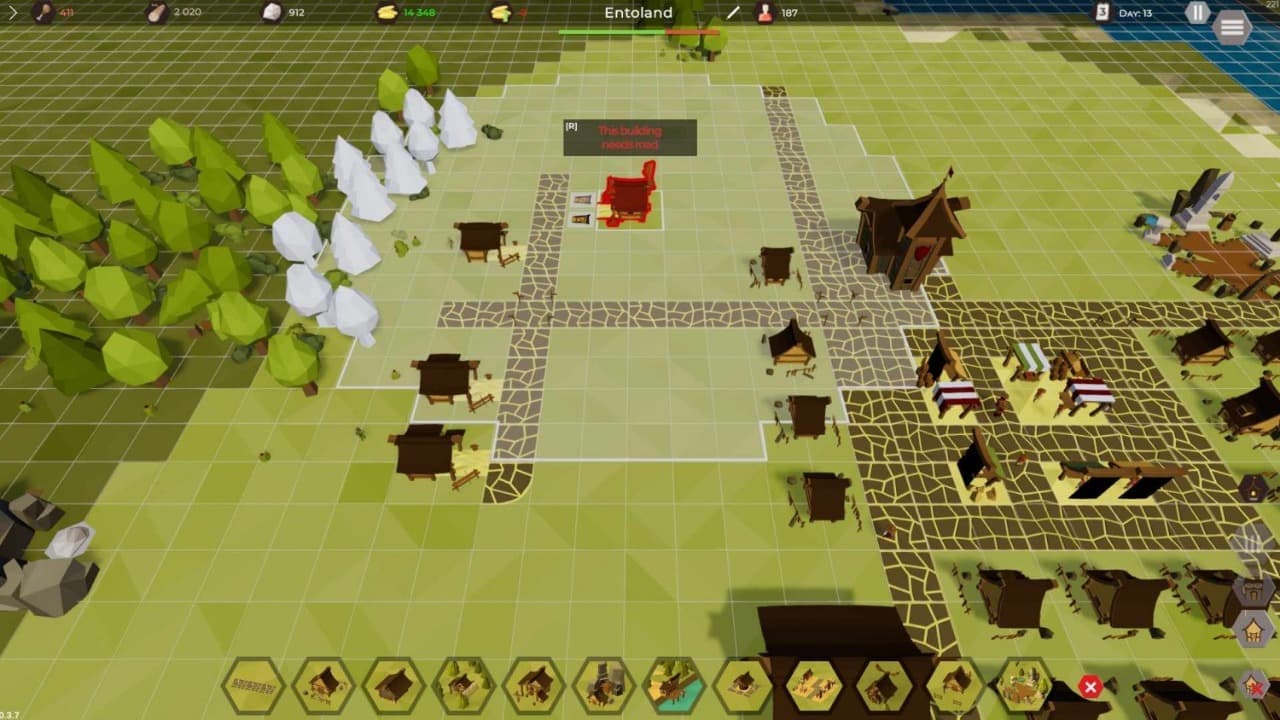Pause the game with the pause button
Screen dimensions: 1280x720
(1197, 13)
